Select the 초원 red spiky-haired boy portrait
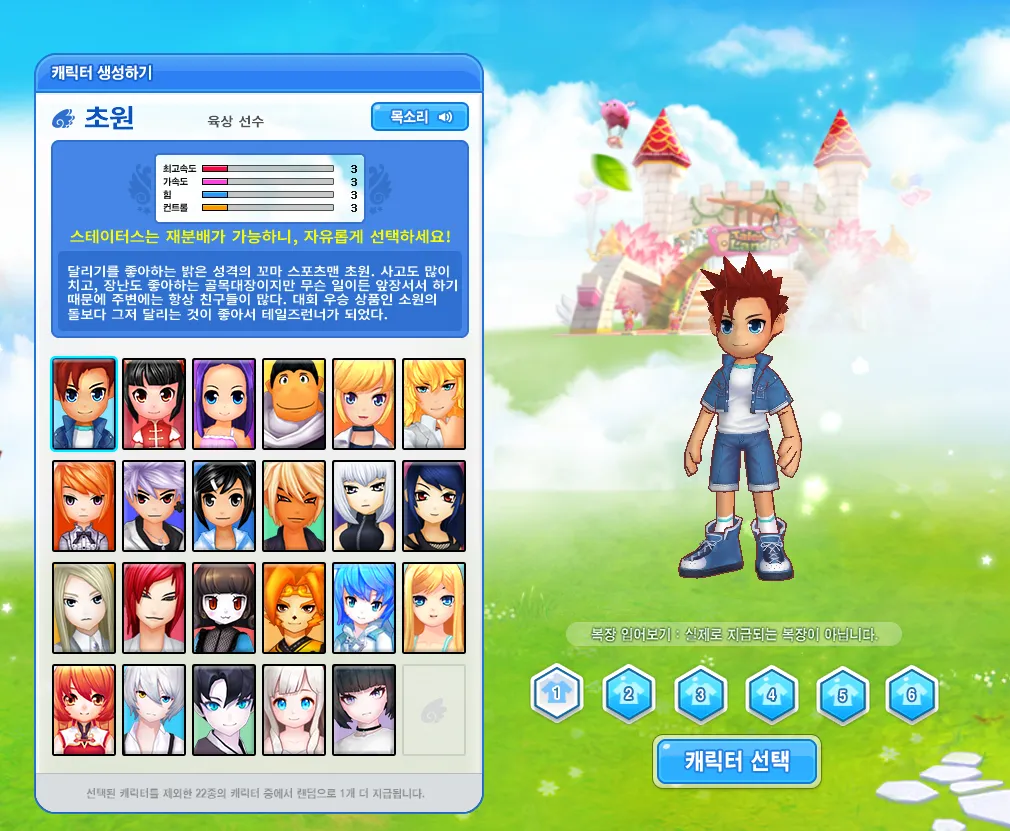 [84, 404]
